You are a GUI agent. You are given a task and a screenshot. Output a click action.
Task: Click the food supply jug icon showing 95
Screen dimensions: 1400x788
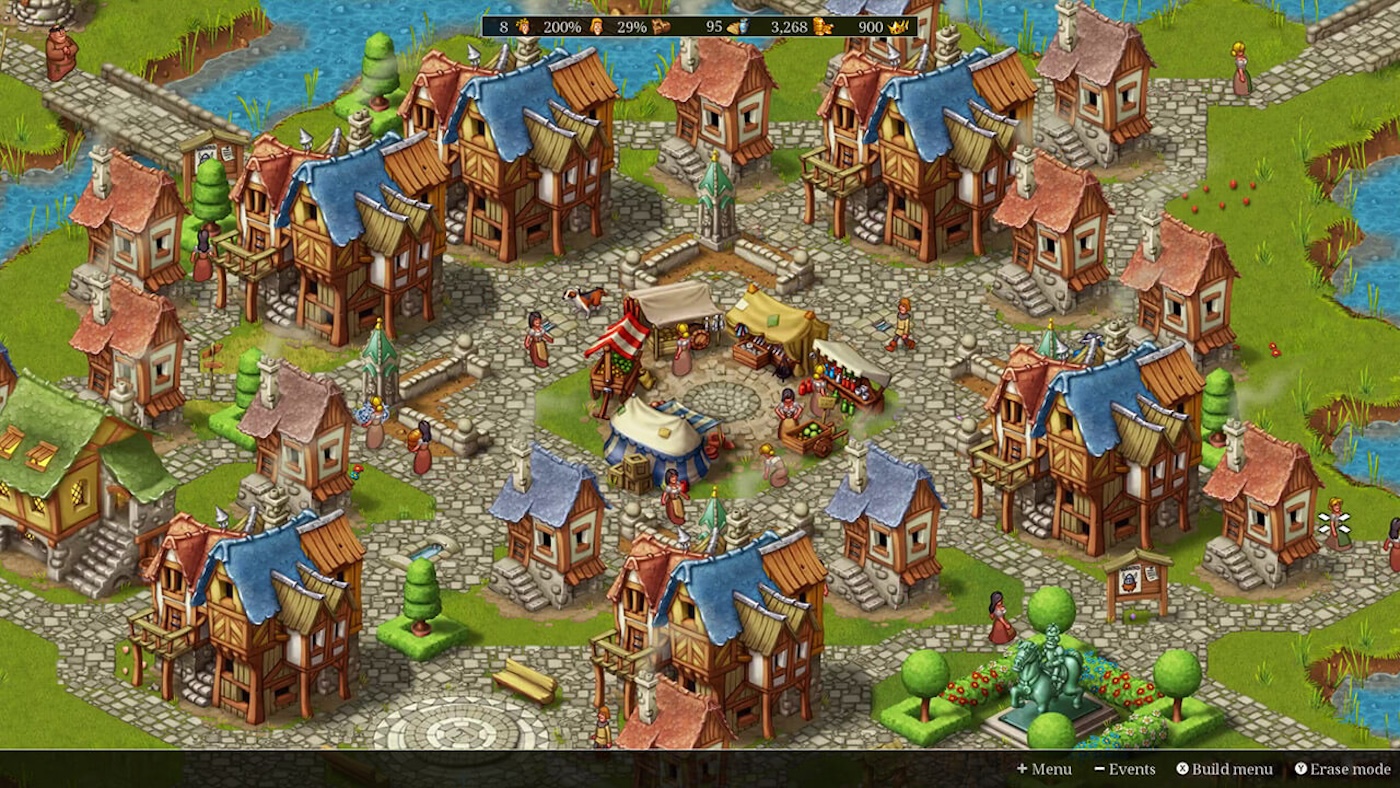coord(737,27)
